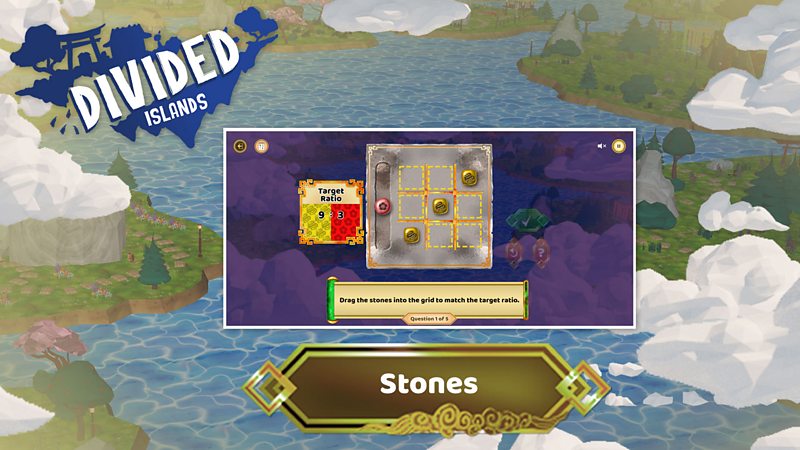Open the question mark hint button
This screenshot has width=800, height=450.
[541, 251]
